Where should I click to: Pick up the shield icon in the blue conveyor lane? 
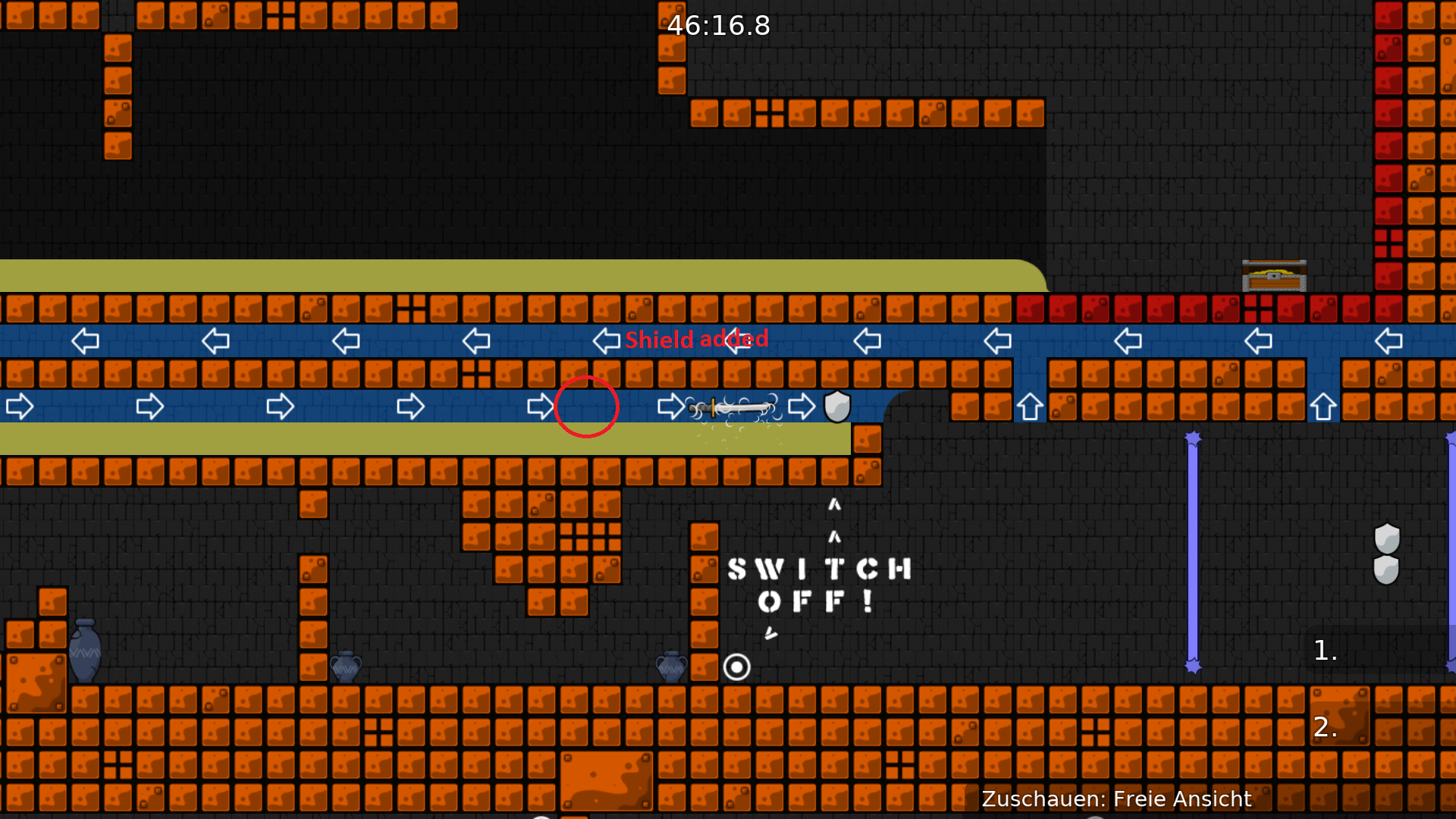coord(836,406)
